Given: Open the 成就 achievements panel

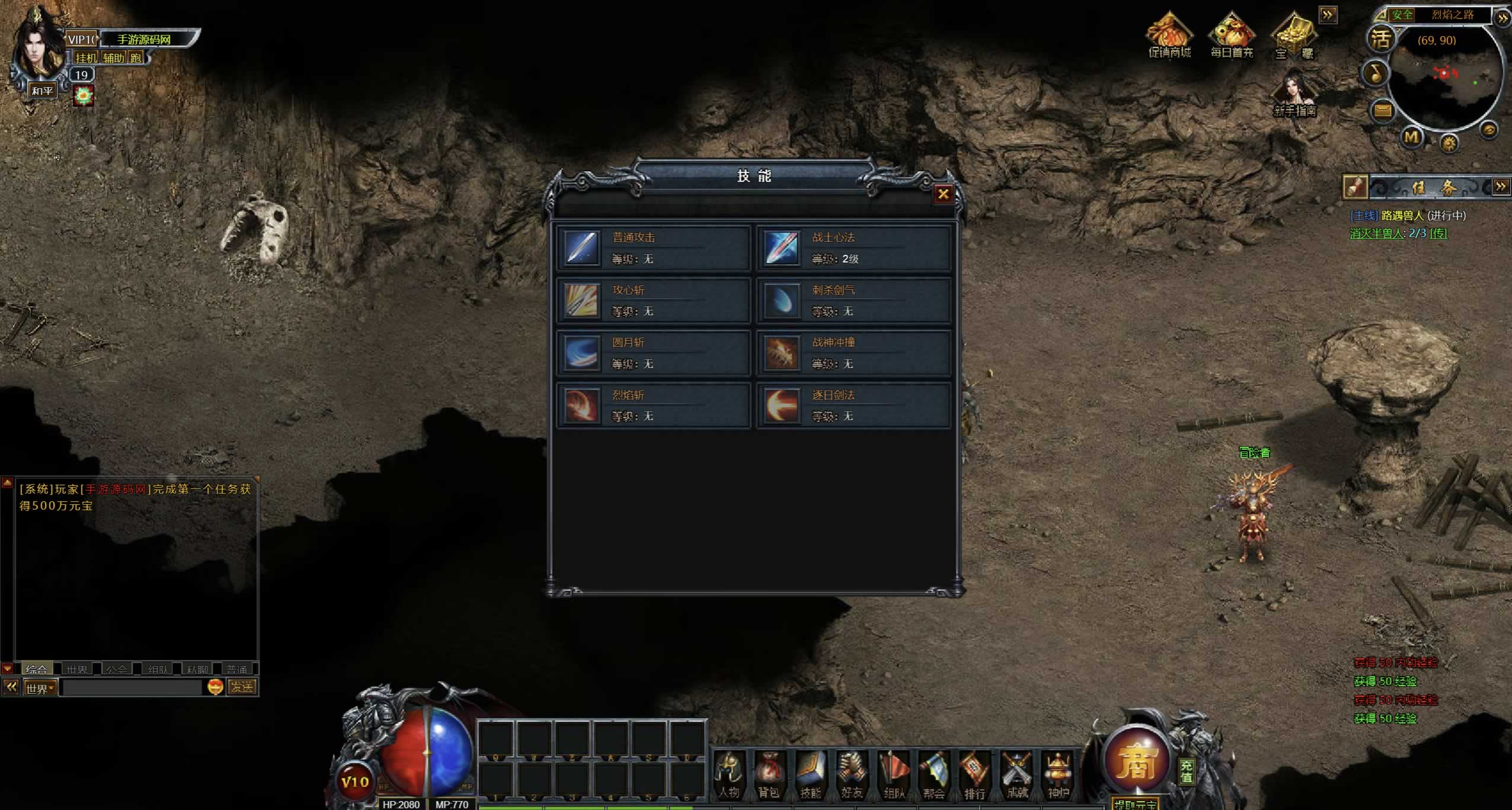Looking at the screenshot, I should (1016, 774).
